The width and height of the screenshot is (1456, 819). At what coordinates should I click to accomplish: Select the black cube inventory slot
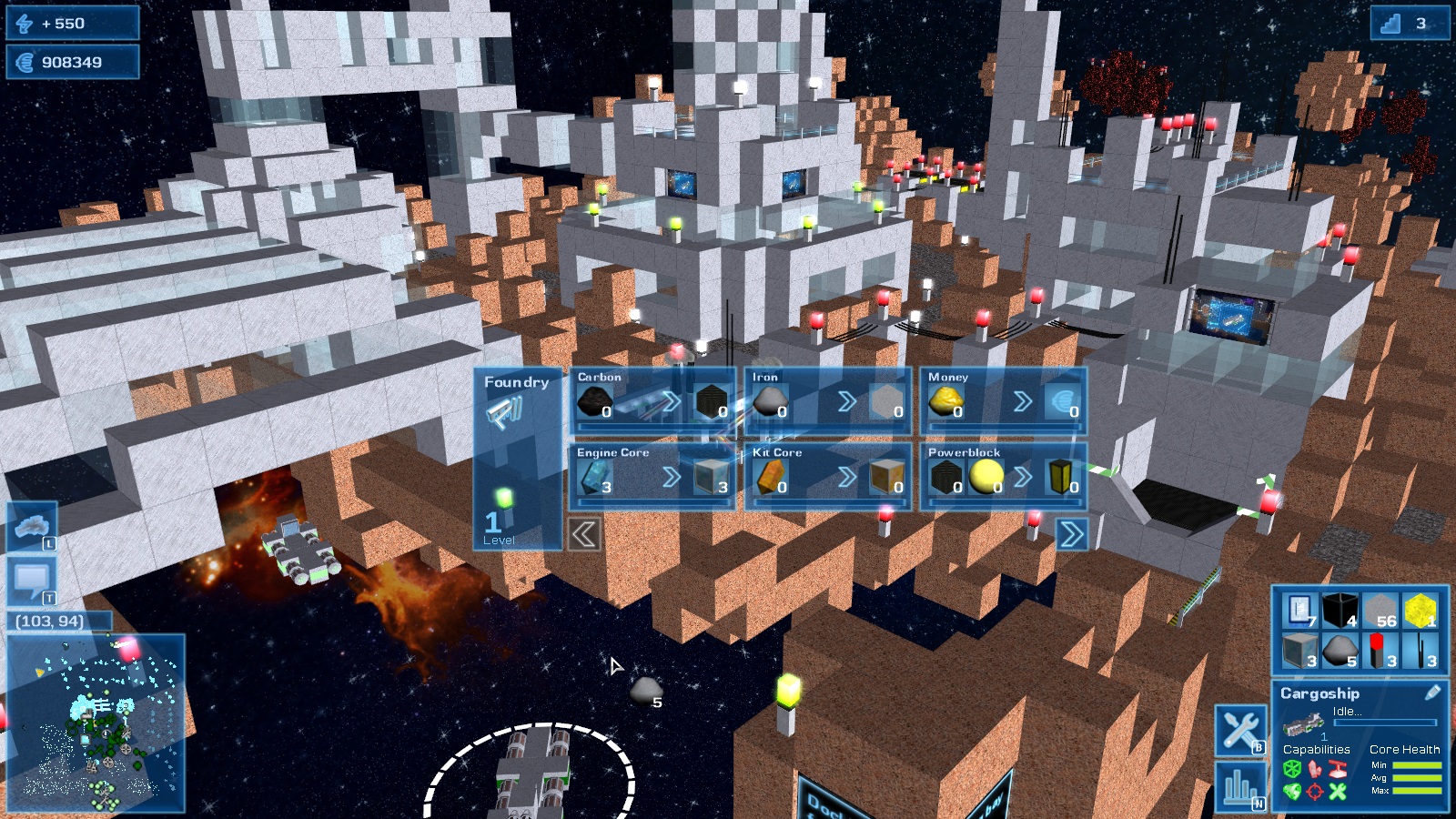point(1340,611)
